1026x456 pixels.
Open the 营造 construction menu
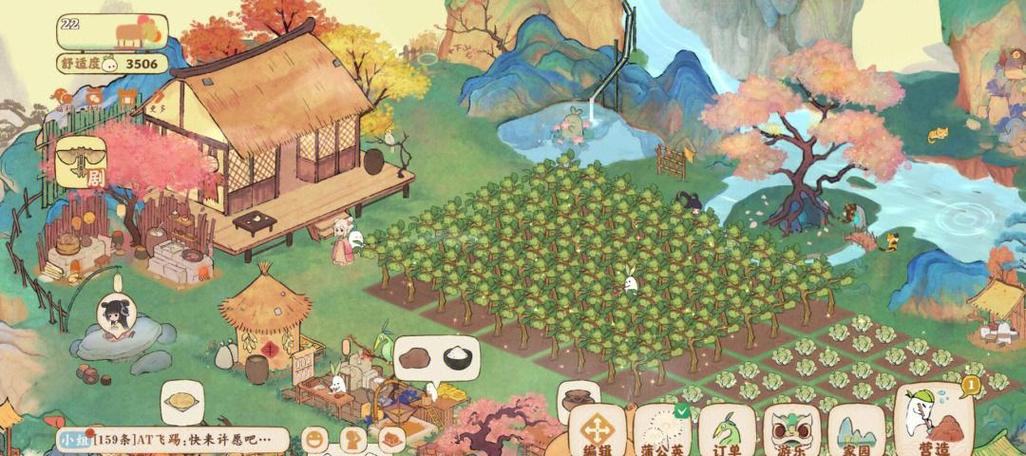[x=935, y=420]
